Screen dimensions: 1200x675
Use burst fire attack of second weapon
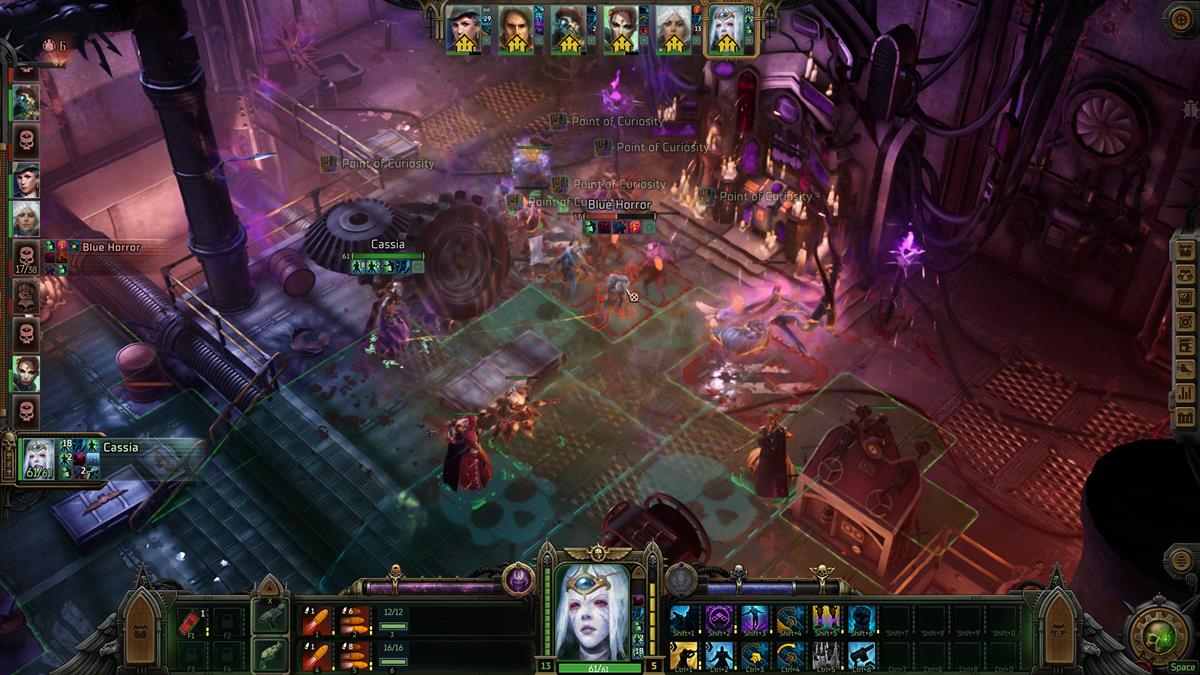pyautogui.click(x=351, y=656)
